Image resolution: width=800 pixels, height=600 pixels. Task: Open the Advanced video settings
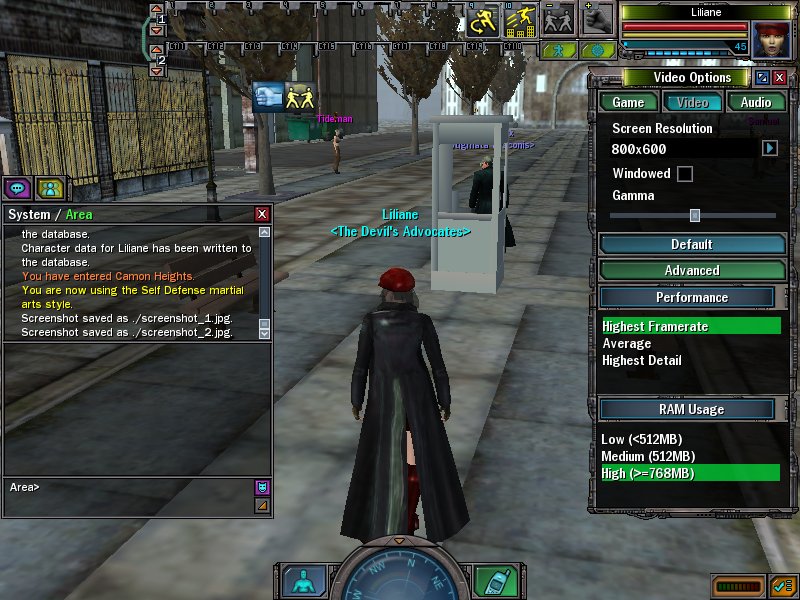(x=691, y=270)
